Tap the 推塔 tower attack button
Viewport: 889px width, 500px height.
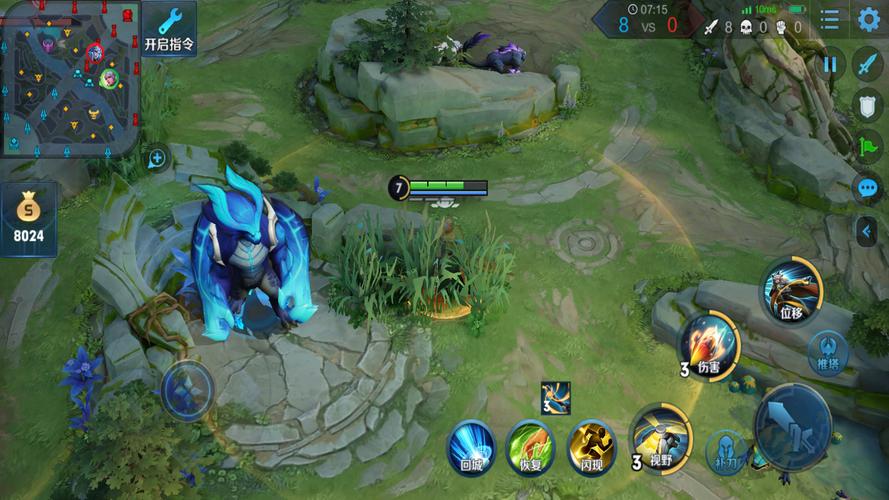[828, 353]
